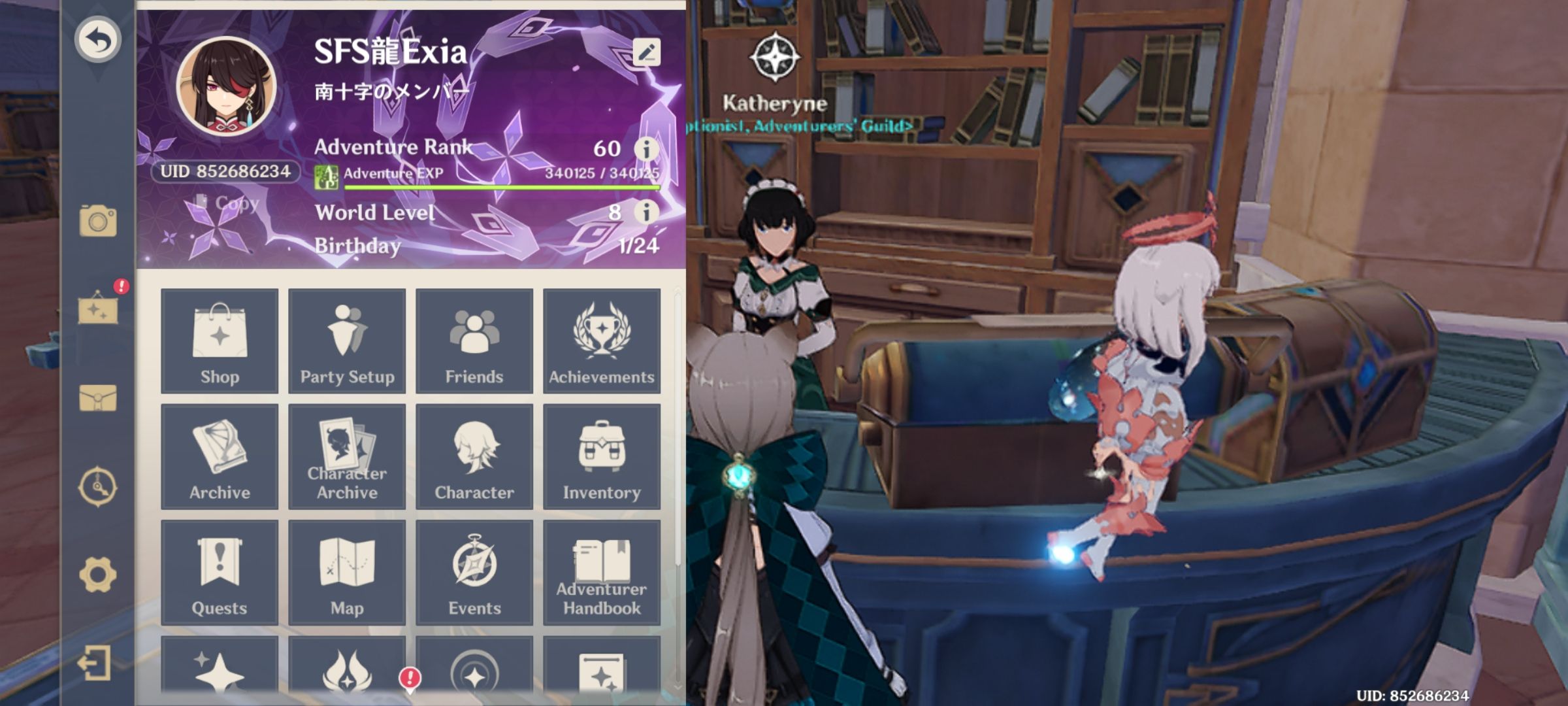This screenshot has width=1568, height=706.
Task: Expand the Adventurer Handbook
Action: (603, 572)
